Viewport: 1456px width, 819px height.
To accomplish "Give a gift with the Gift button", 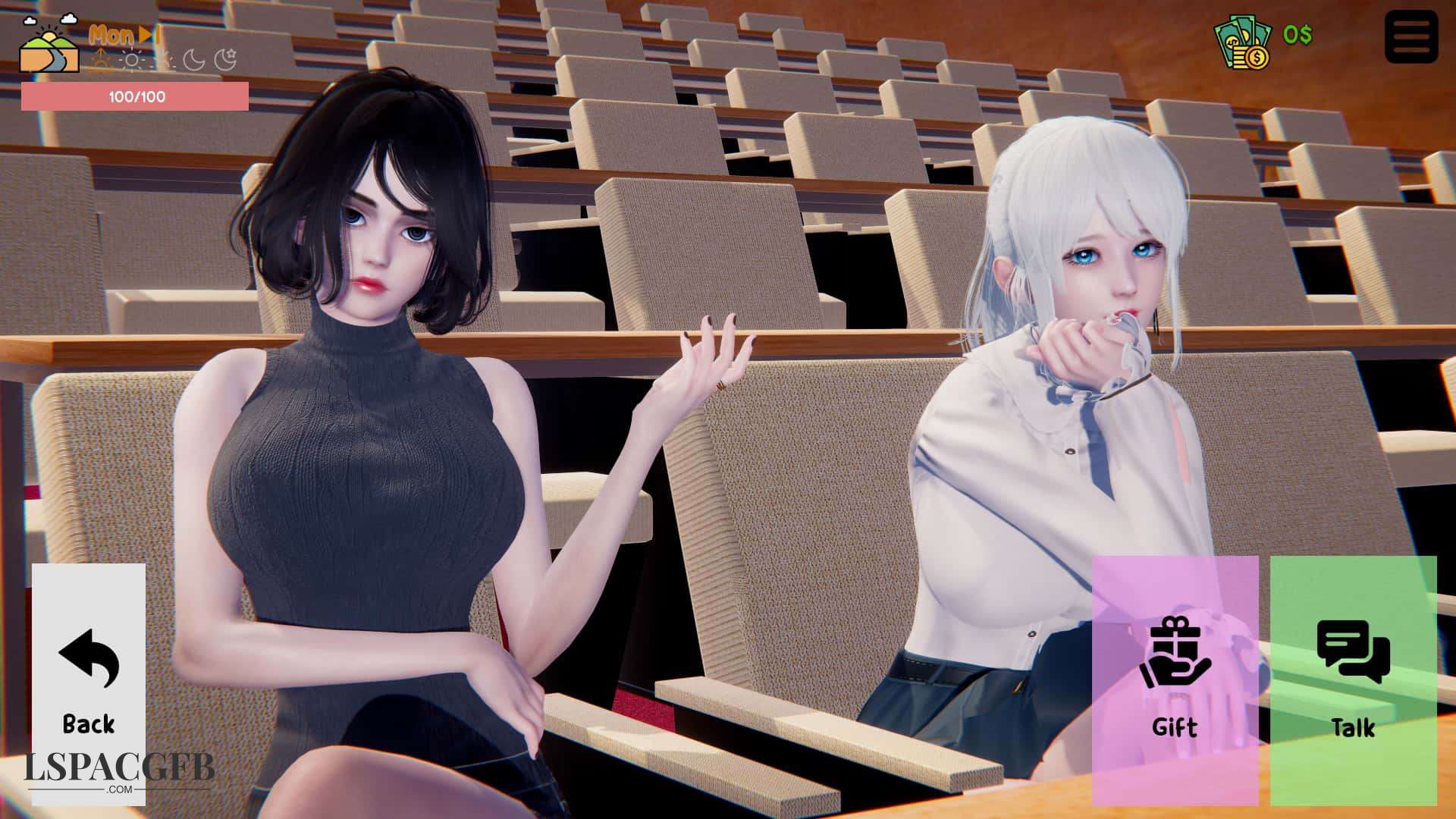I will click(x=1175, y=679).
